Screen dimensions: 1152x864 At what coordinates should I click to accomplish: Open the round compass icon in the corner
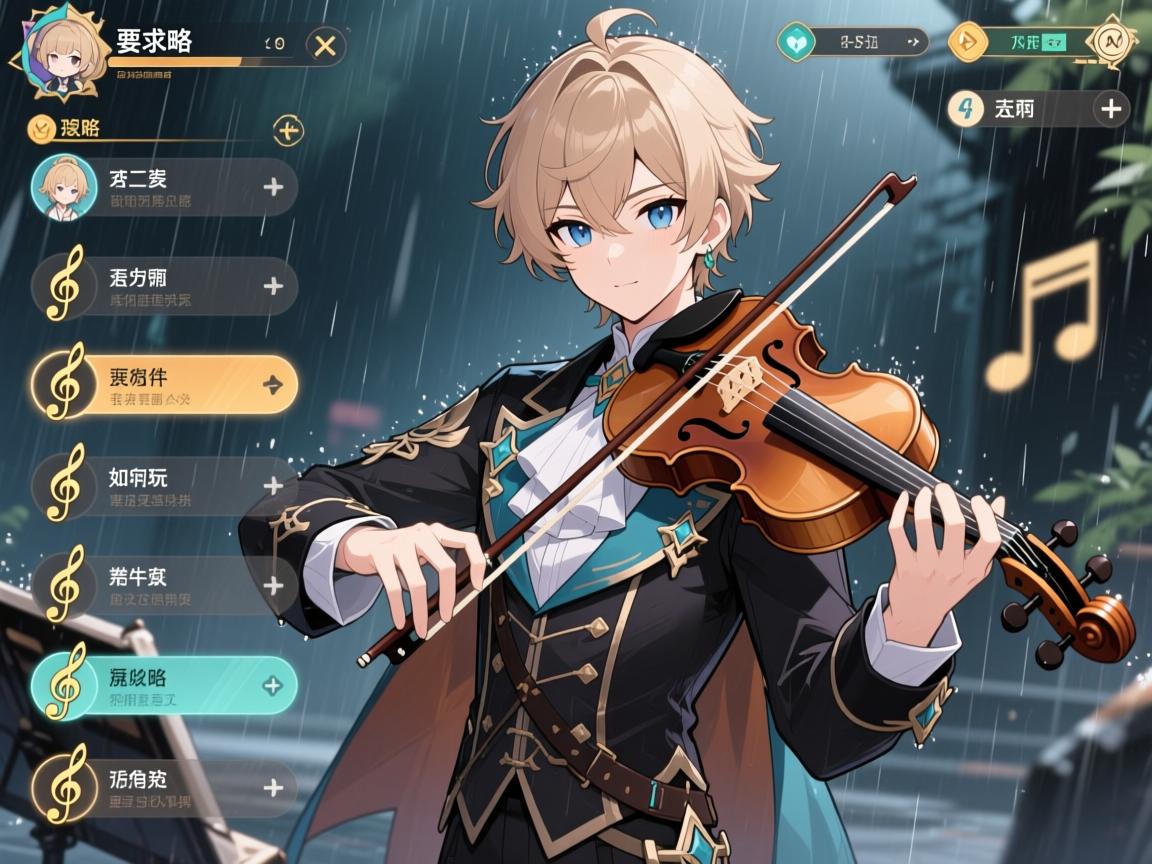point(1110,42)
